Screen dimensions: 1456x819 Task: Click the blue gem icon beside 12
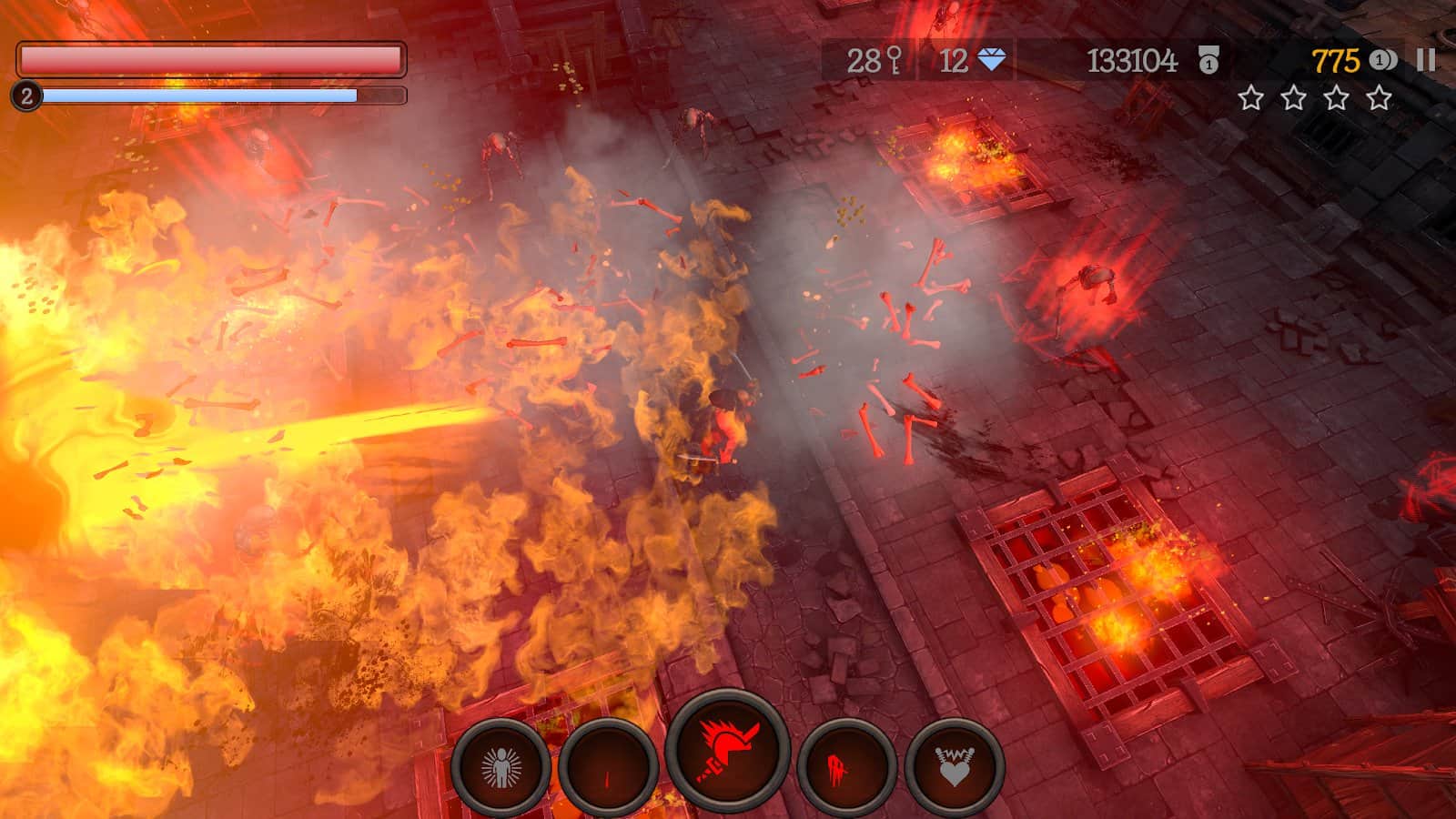(989, 58)
